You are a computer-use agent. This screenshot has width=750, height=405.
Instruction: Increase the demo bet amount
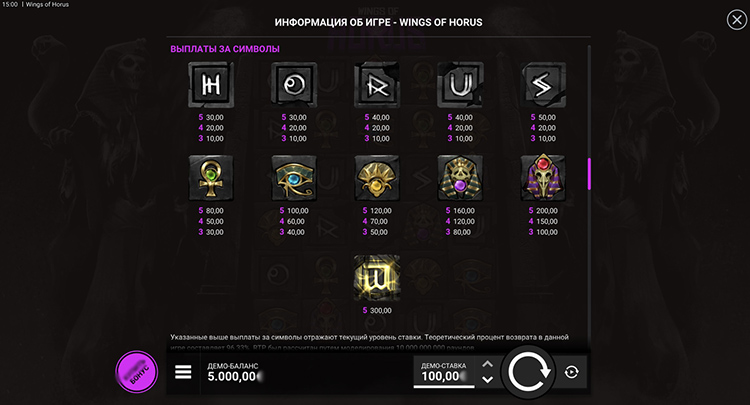[487, 365]
